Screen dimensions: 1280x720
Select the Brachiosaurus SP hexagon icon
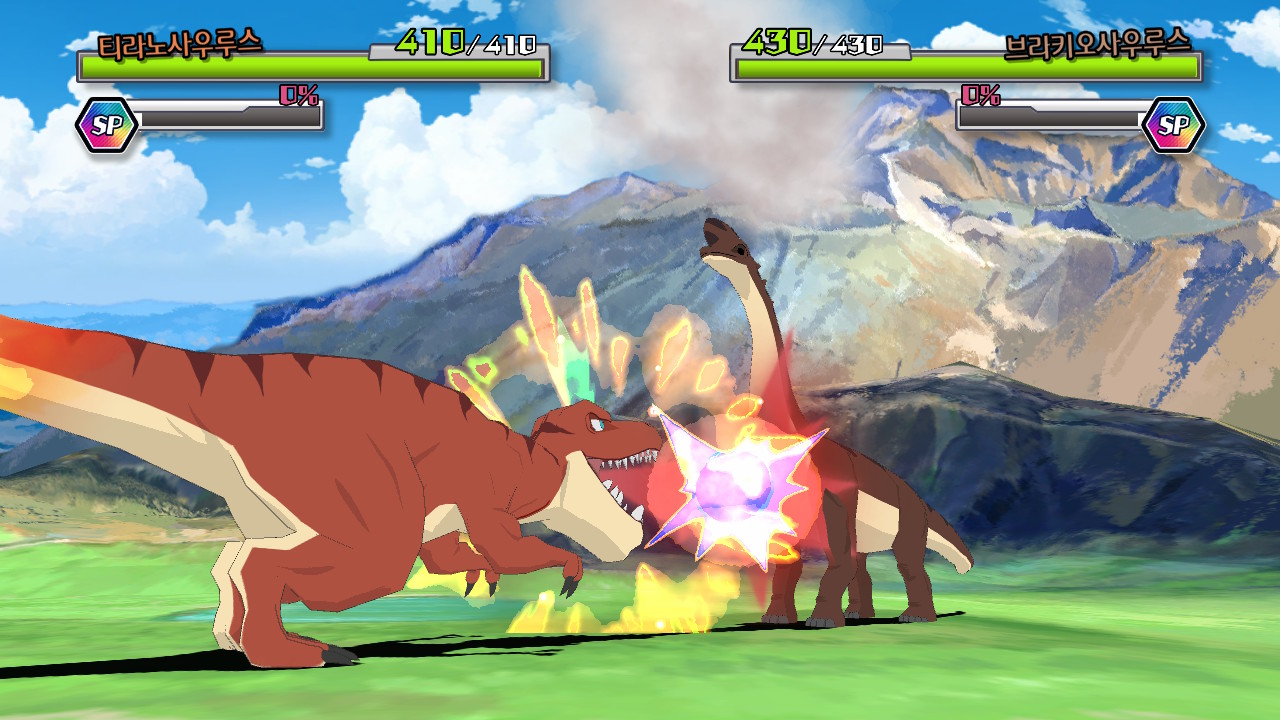coord(1173,125)
